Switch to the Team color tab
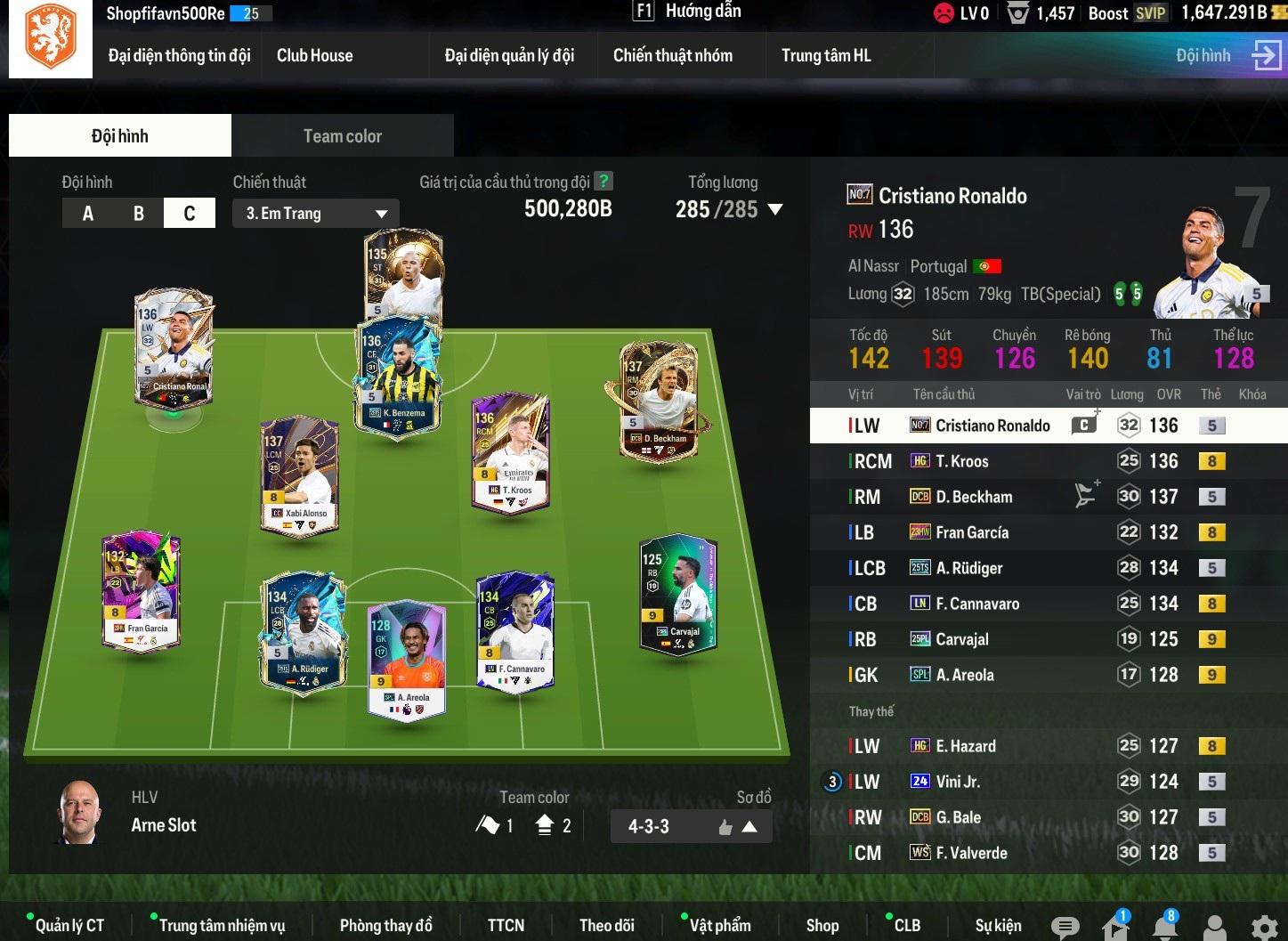 (x=342, y=136)
